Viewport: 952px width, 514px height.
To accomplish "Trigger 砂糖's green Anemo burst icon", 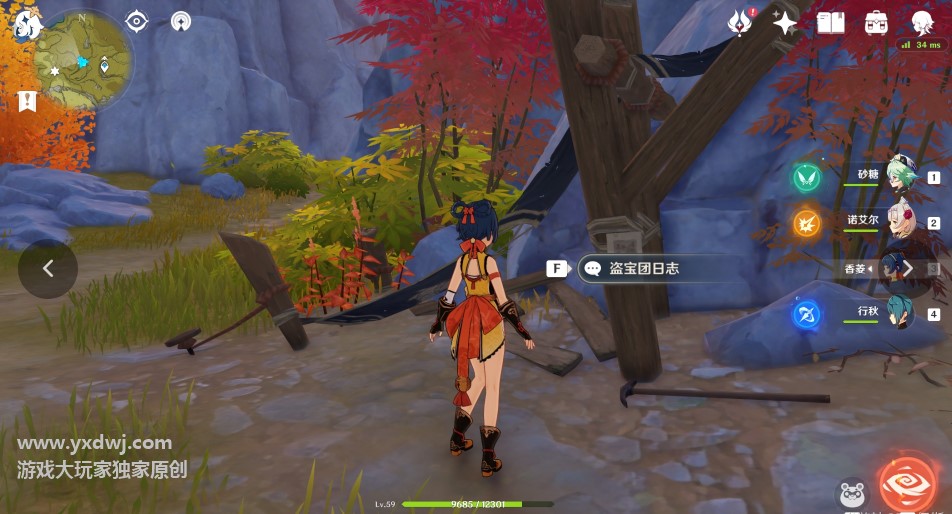I will (807, 178).
